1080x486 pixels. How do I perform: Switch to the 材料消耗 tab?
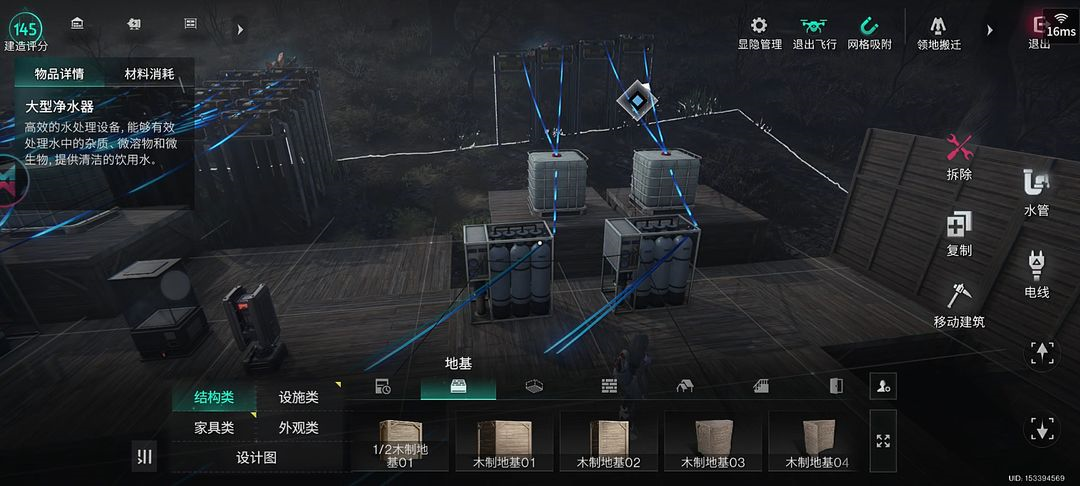tap(149, 74)
